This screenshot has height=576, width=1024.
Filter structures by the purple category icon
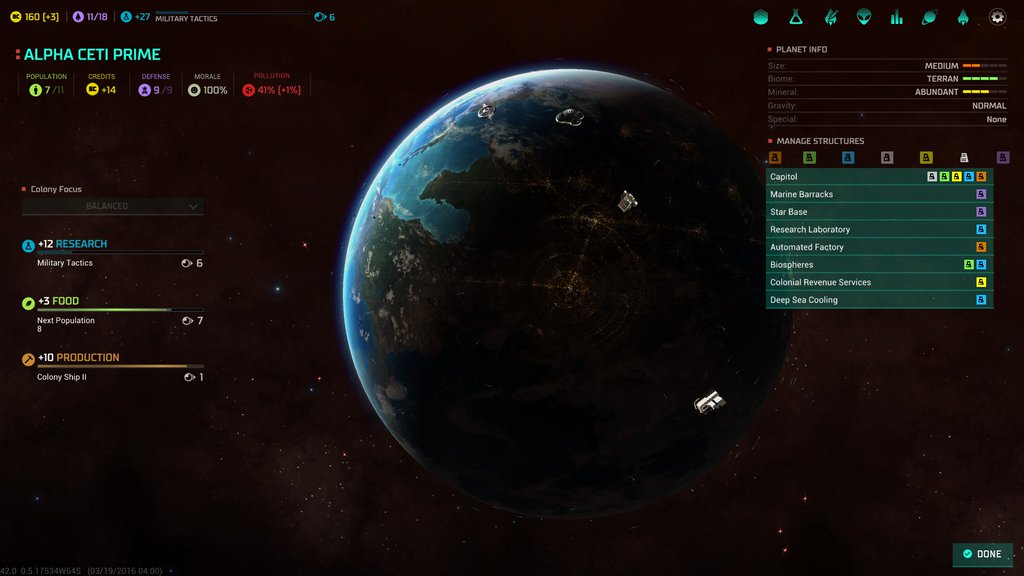1003,158
